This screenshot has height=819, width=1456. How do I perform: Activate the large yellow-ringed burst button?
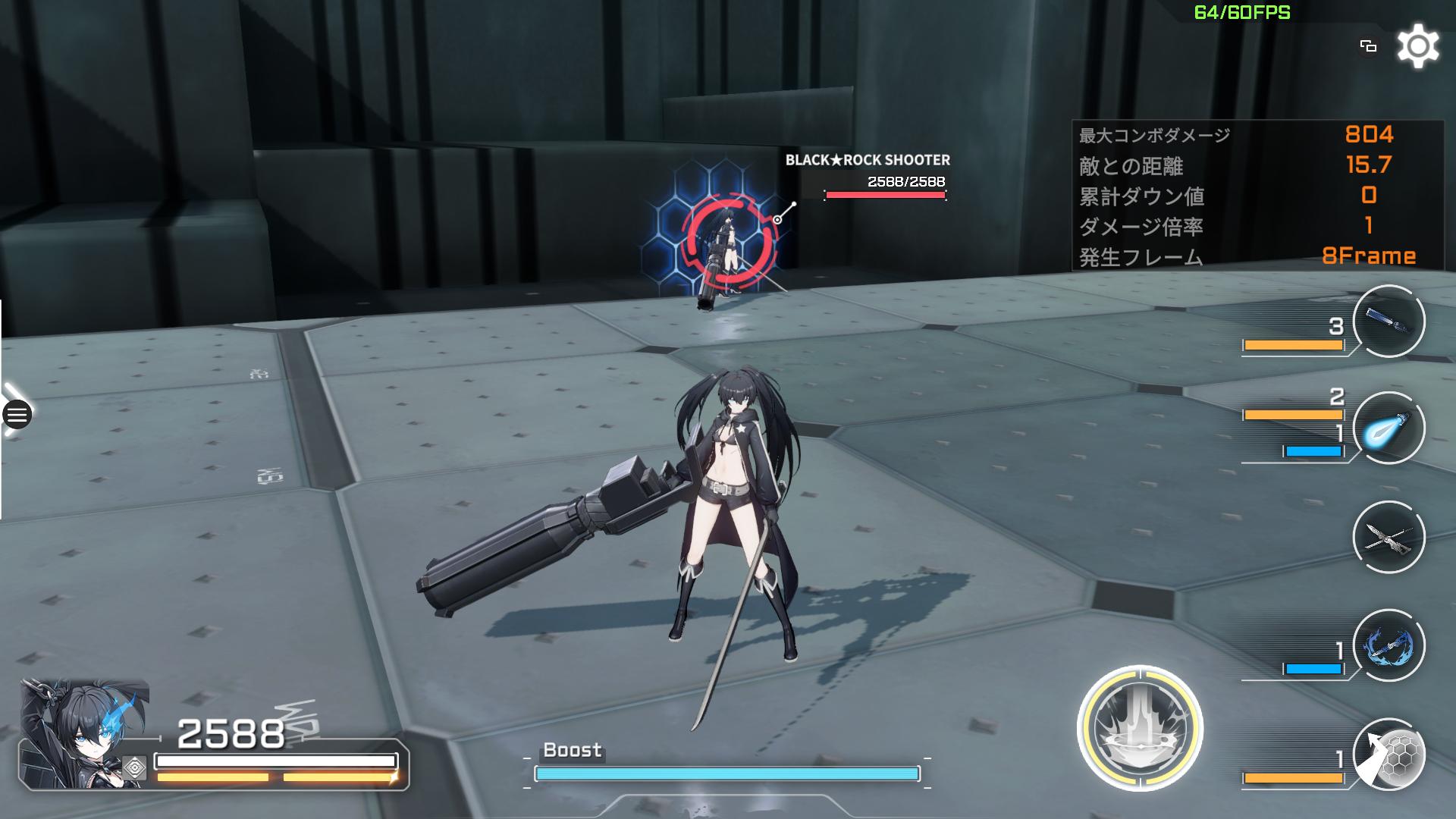click(1140, 728)
